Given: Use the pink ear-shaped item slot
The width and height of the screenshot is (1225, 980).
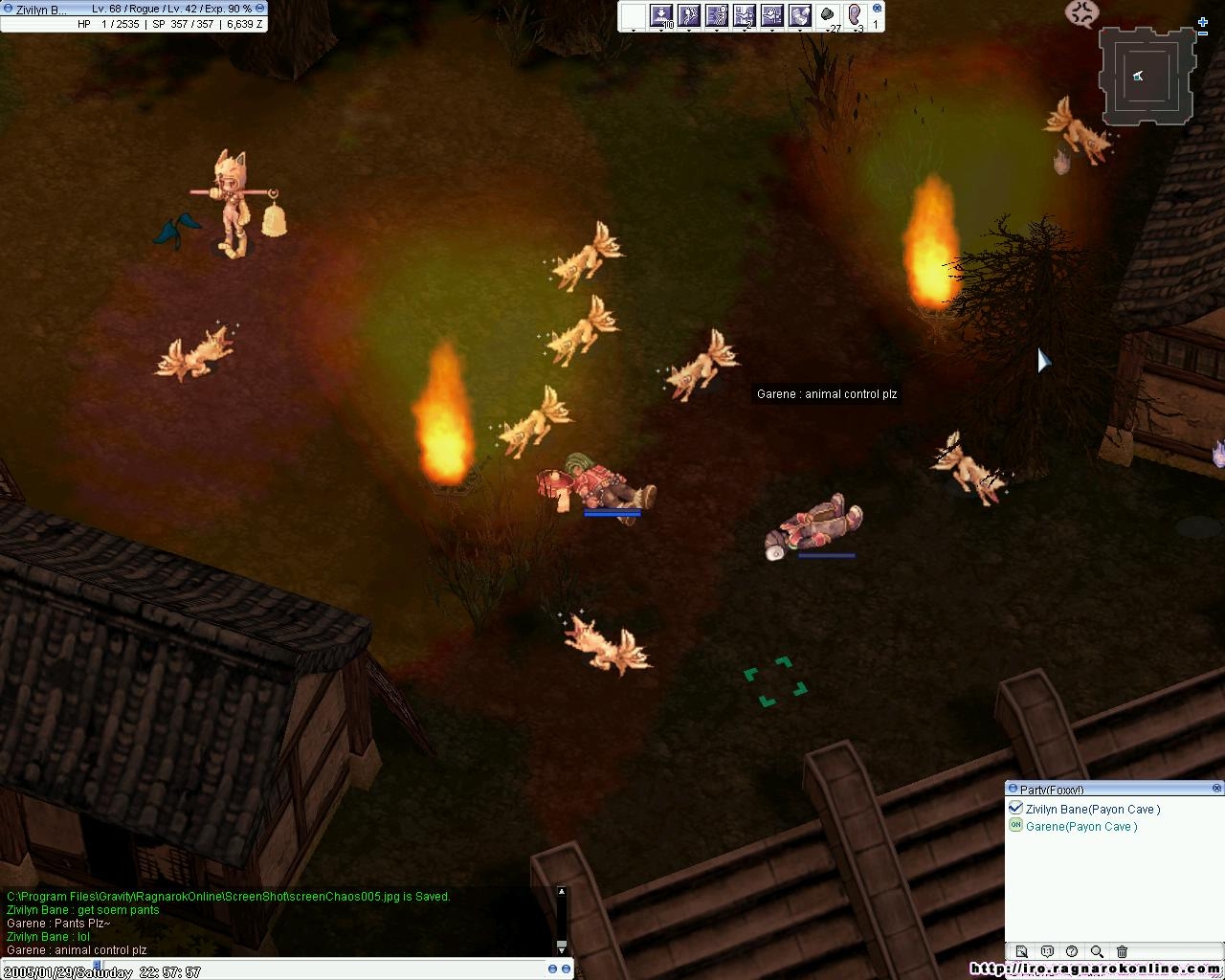Looking at the screenshot, I should pyautogui.click(x=856, y=15).
